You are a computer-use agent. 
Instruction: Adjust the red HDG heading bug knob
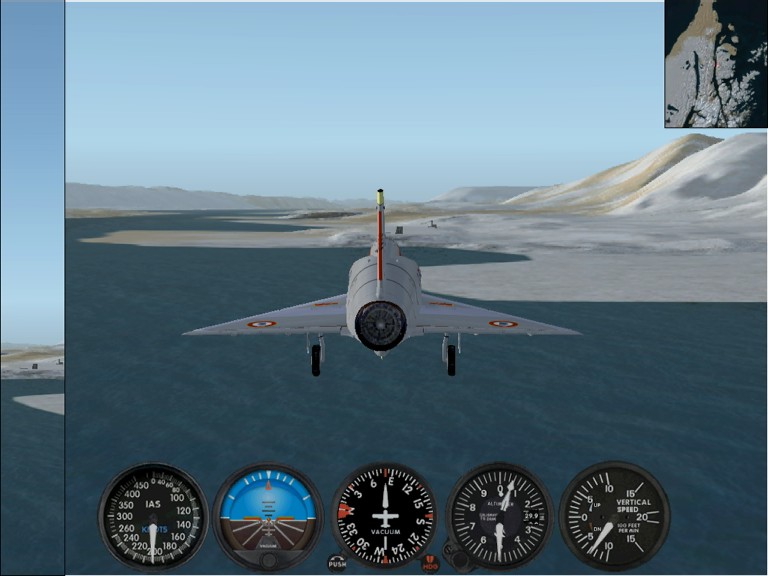pos(430,564)
